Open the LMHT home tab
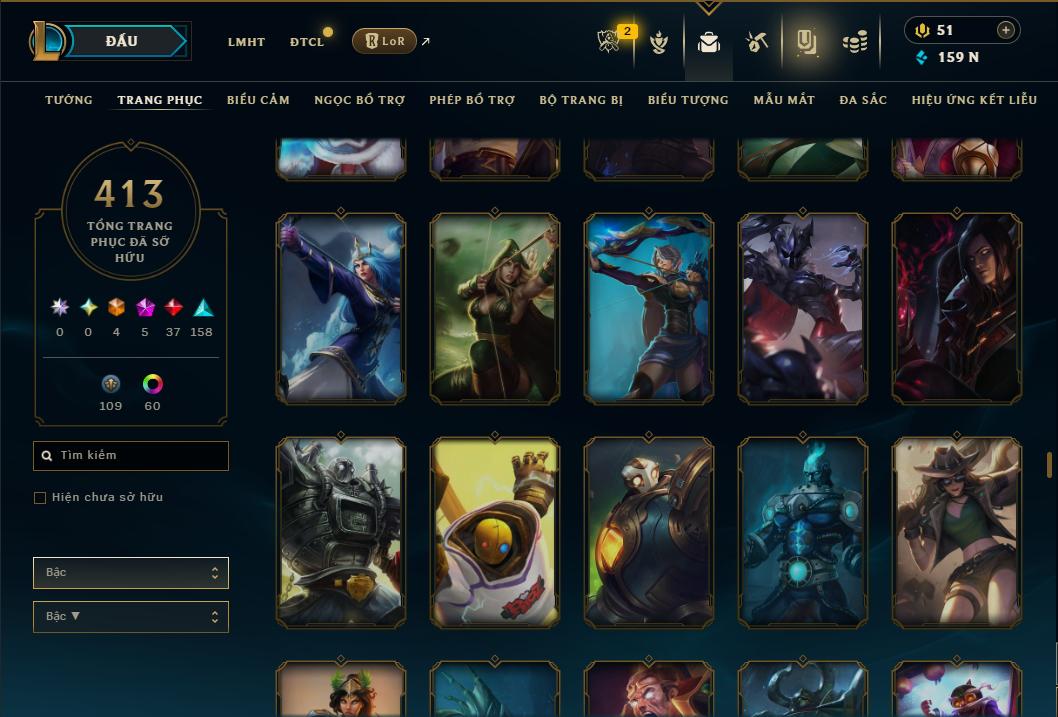The width and height of the screenshot is (1058, 717). [246, 42]
